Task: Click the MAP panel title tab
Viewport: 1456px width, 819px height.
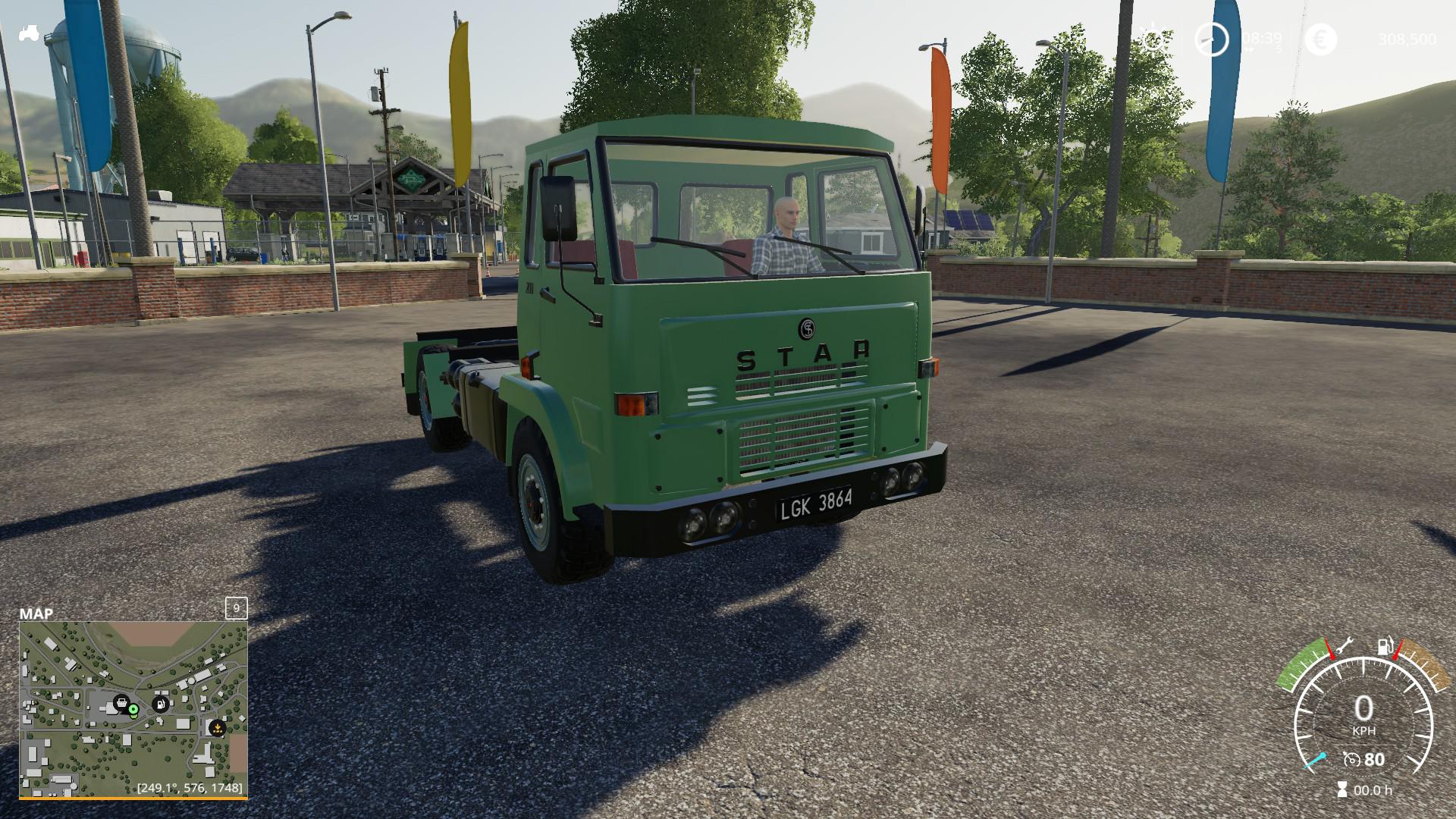Action: pos(36,613)
